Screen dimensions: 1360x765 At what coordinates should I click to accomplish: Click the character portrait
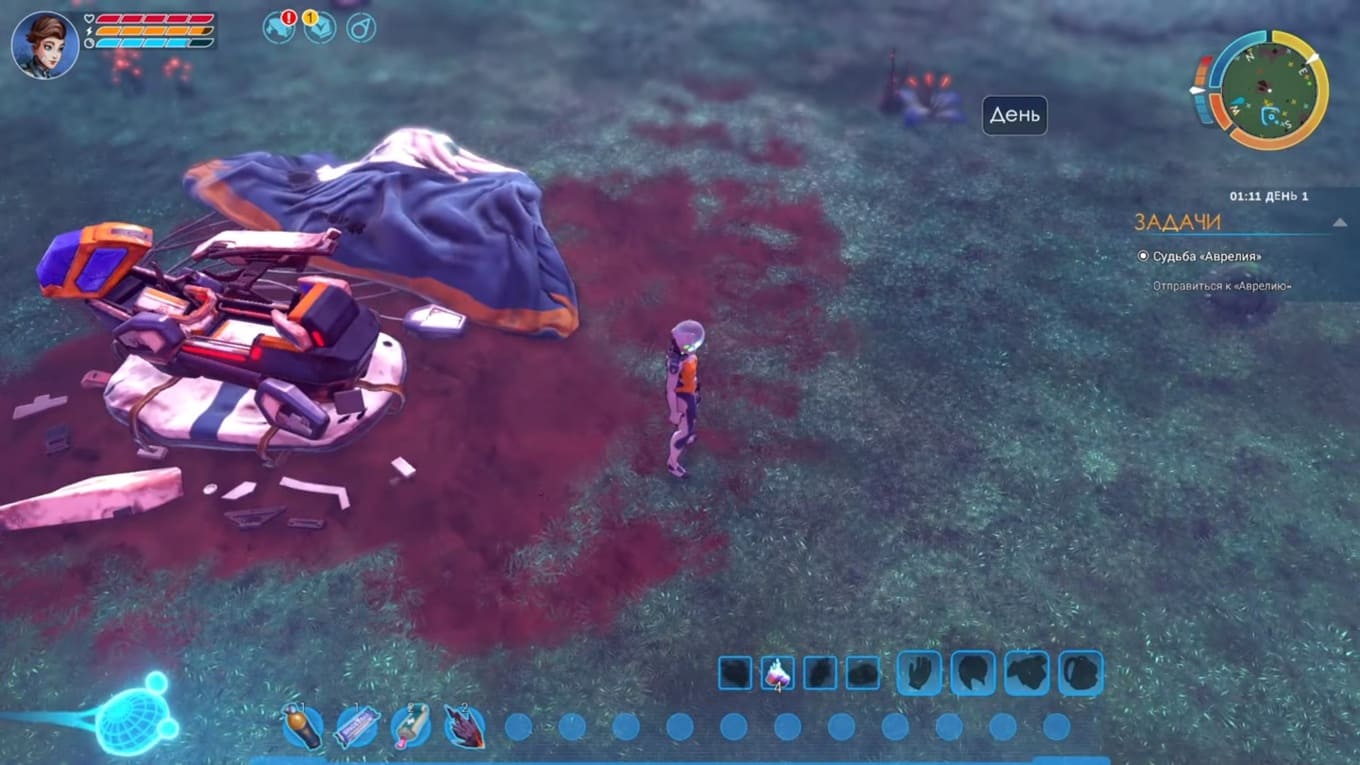coord(45,45)
